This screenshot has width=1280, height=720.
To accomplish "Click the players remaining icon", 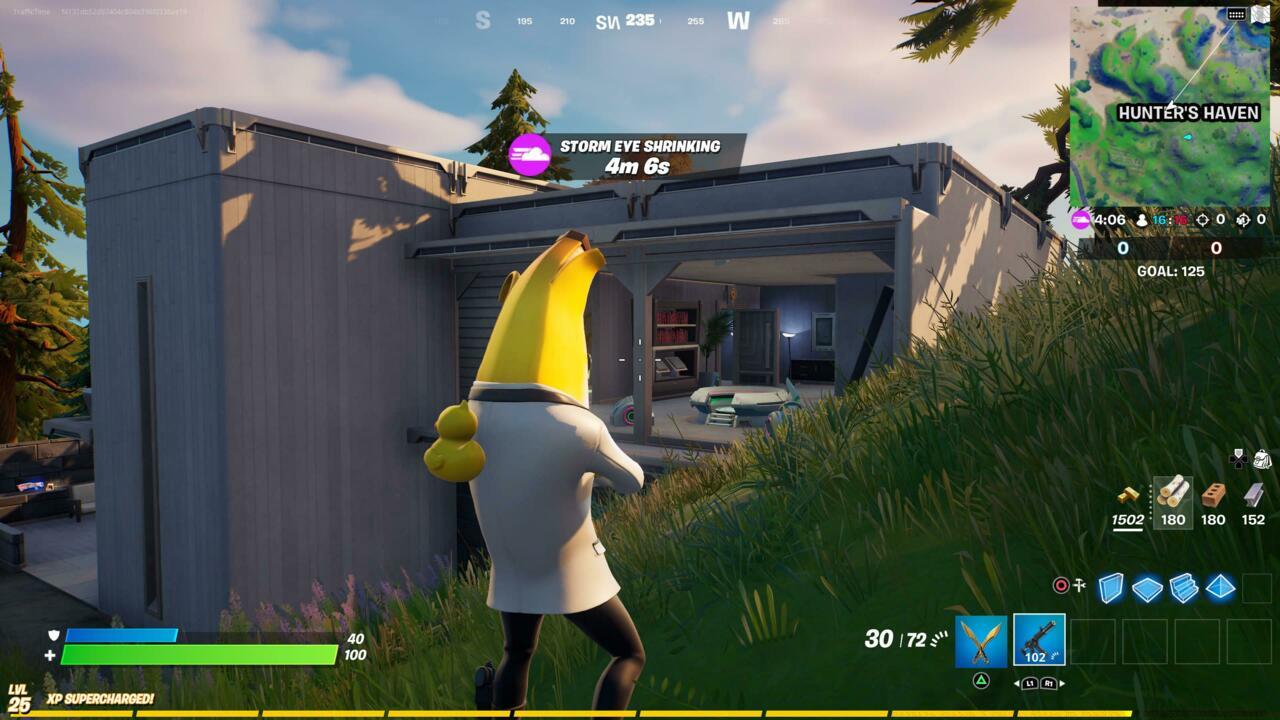I will pos(1142,219).
